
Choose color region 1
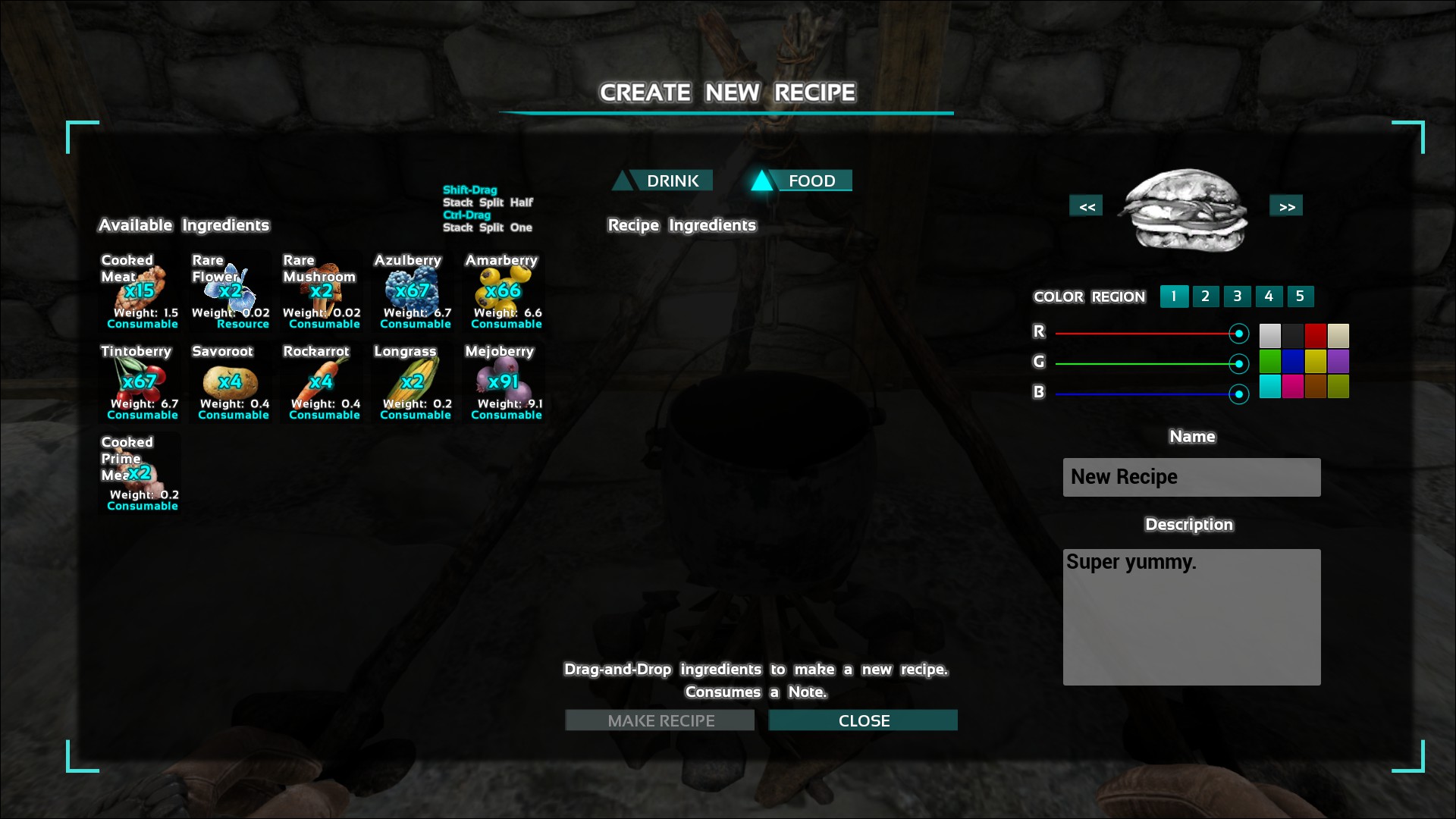coord(1174,297)
